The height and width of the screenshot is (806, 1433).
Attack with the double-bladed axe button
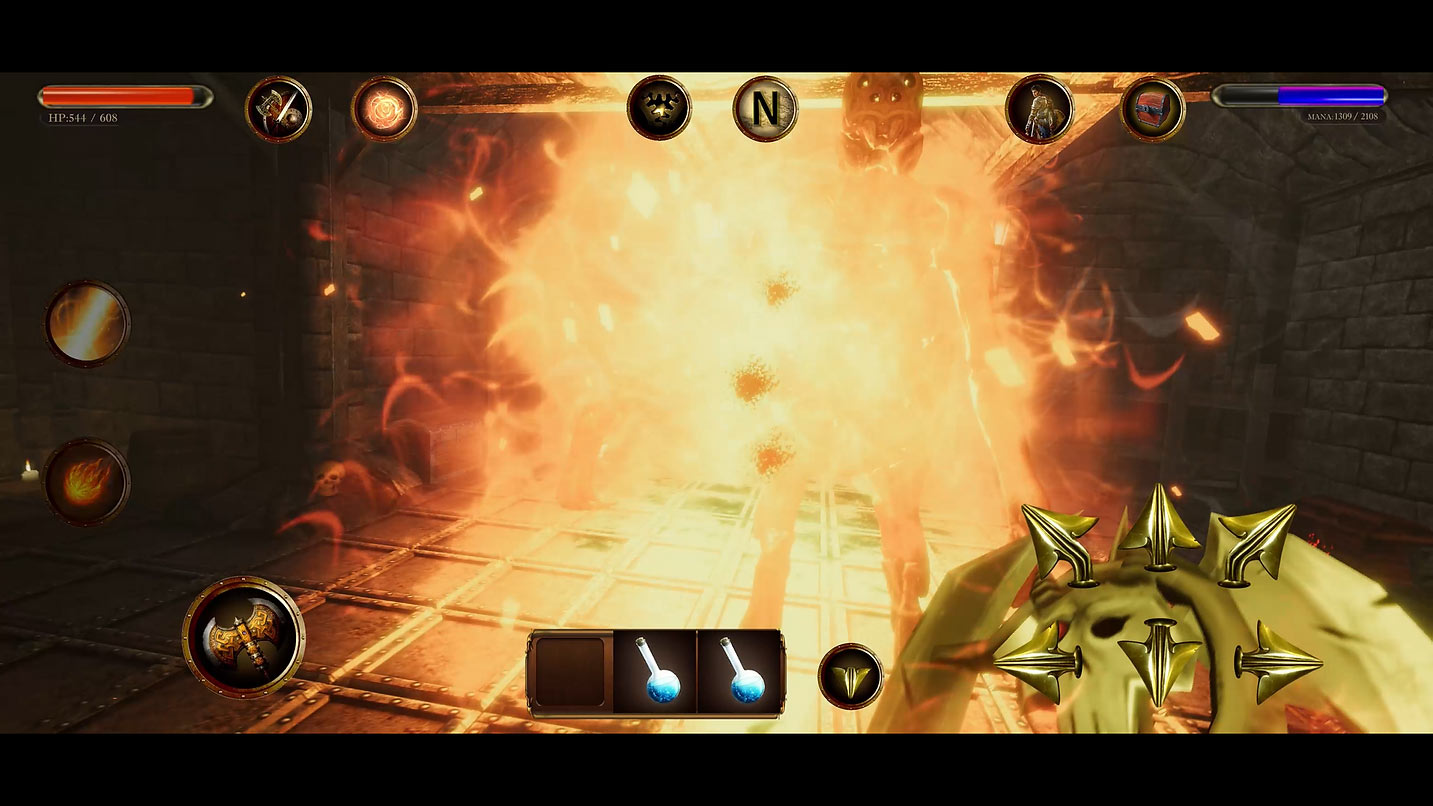(x=244, y=636)
